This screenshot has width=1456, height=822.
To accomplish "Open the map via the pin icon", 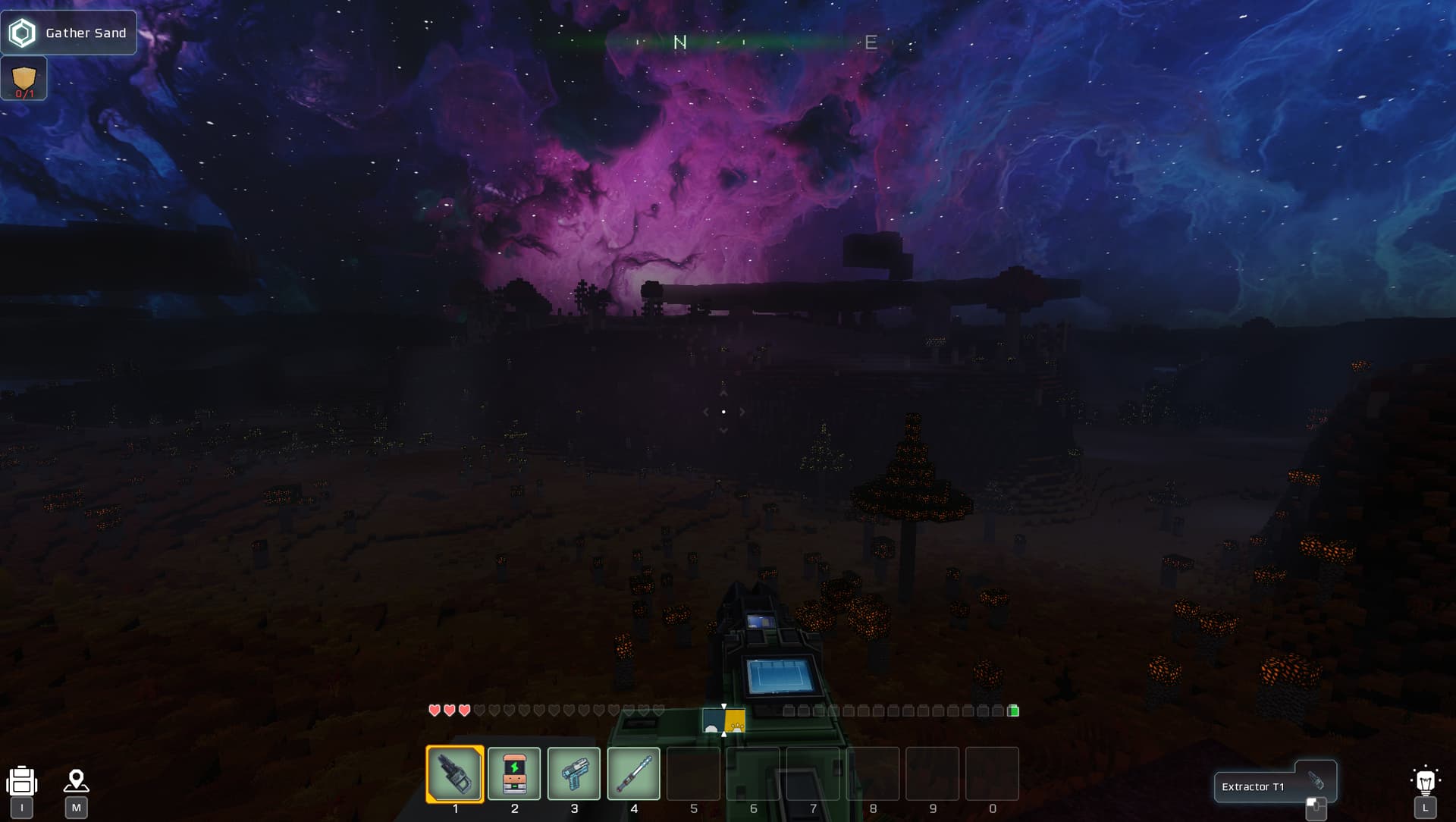I will click(x=76, y=781).
